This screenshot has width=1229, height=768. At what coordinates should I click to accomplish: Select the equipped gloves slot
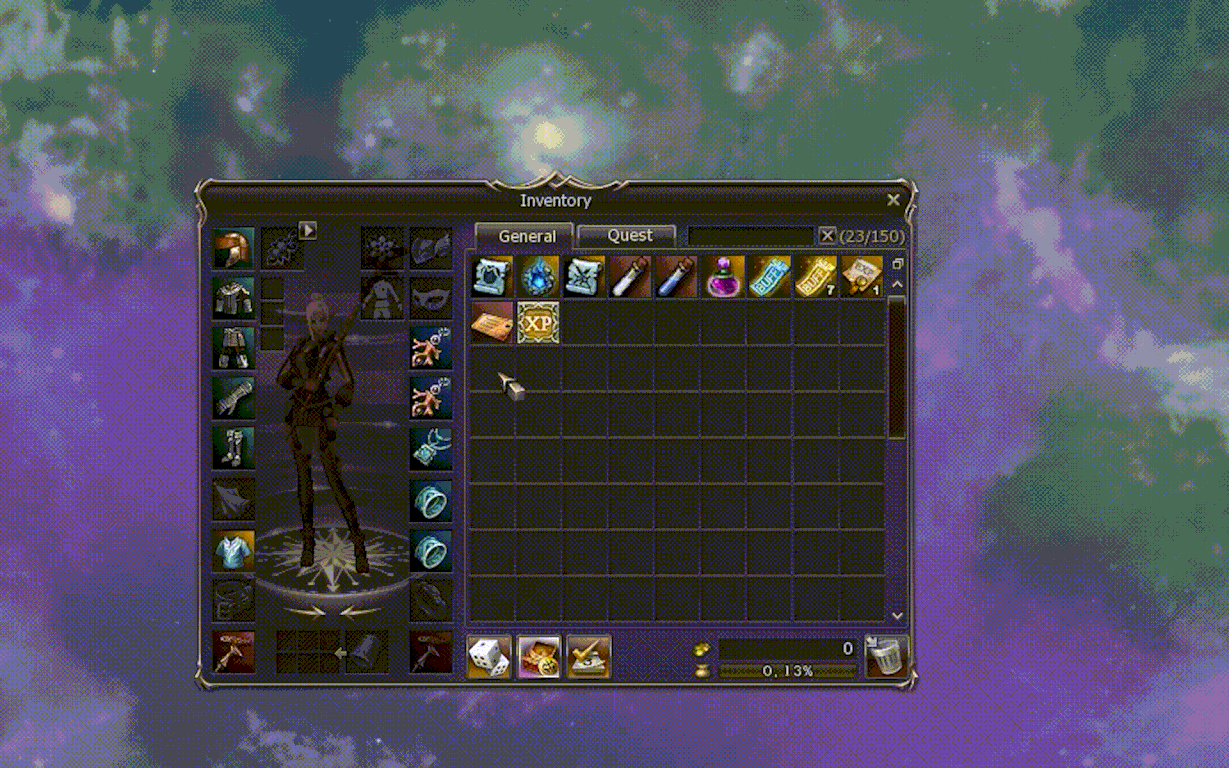[x=233, y=398]
